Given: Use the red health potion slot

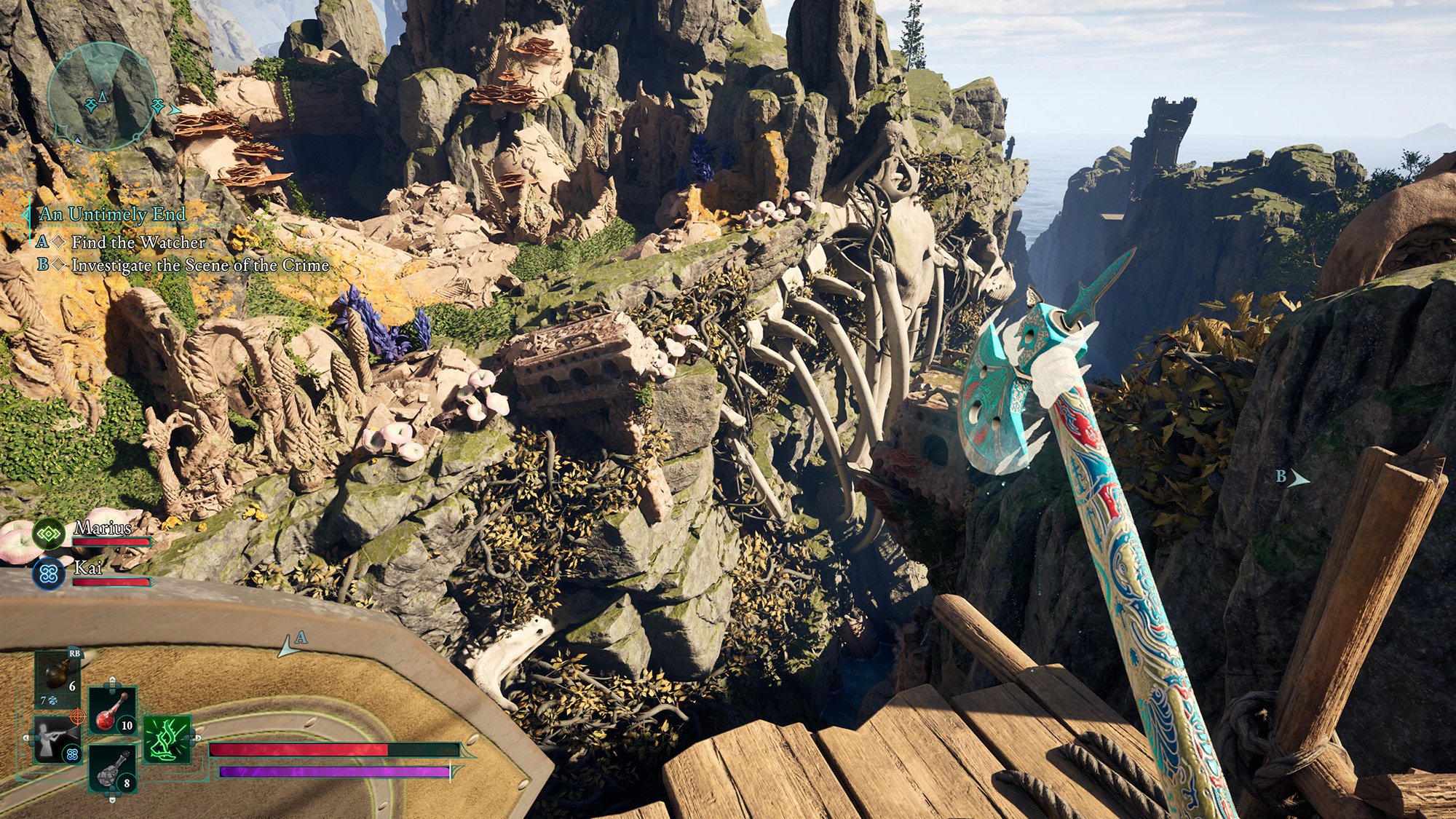Looking at the screenshot, I should click(x=112, y=711).
